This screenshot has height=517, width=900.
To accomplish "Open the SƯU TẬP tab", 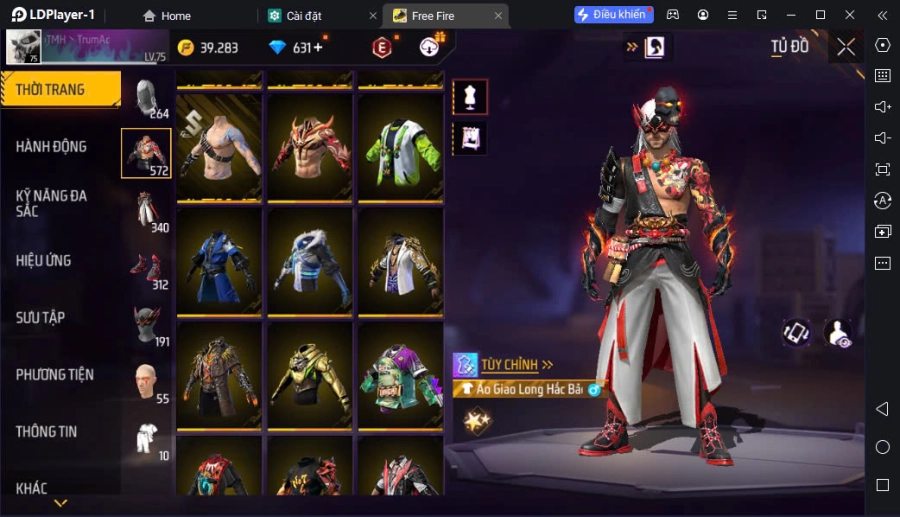I will (x=41, y=318).
